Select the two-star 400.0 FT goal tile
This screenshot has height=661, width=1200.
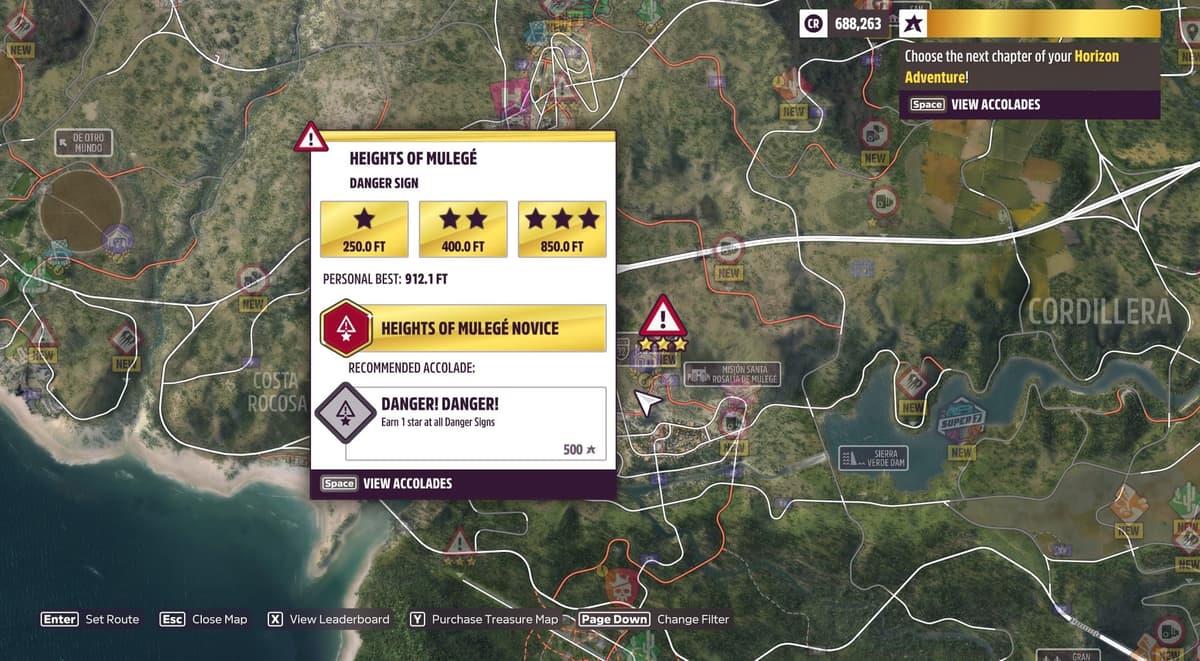[463, 229]
